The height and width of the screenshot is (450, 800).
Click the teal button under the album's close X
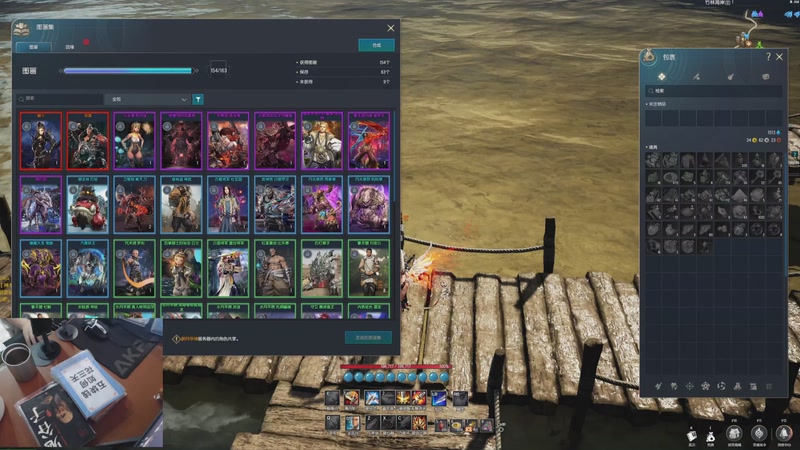(376, 45)
